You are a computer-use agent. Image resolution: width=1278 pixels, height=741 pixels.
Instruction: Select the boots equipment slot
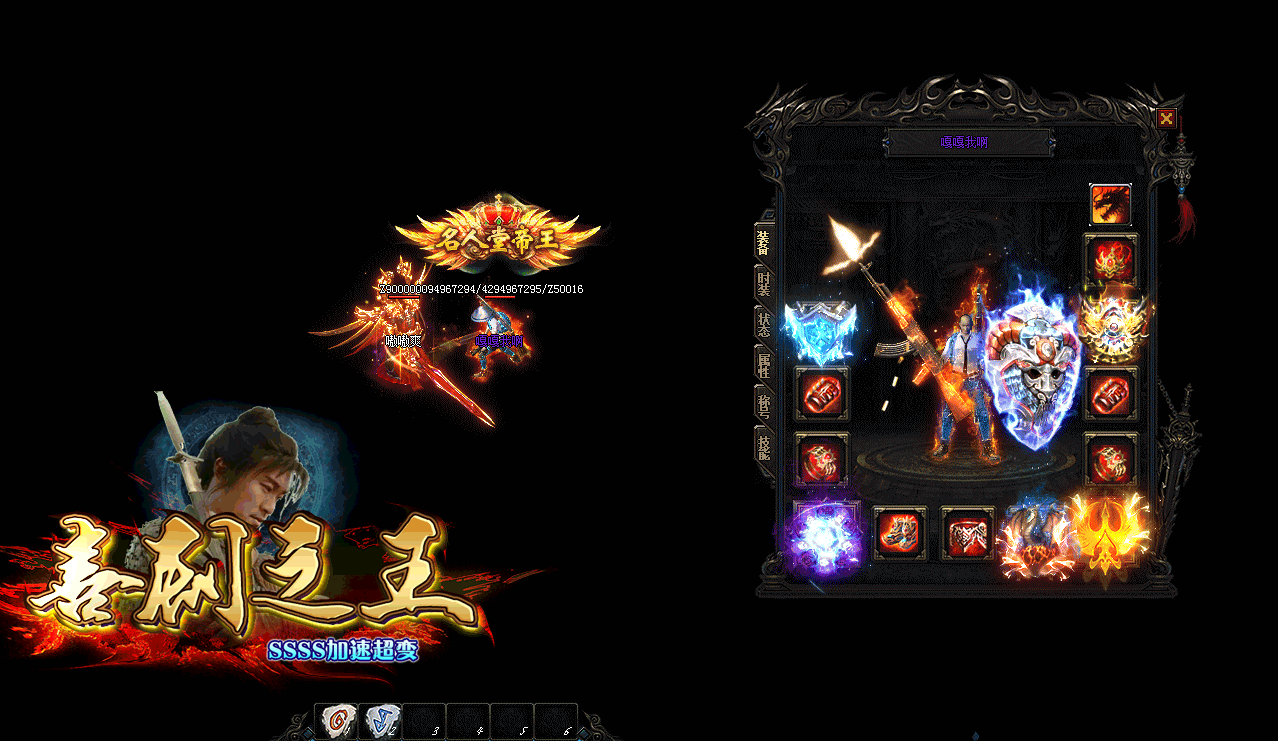pyautogui.click(x=900, y=533)
